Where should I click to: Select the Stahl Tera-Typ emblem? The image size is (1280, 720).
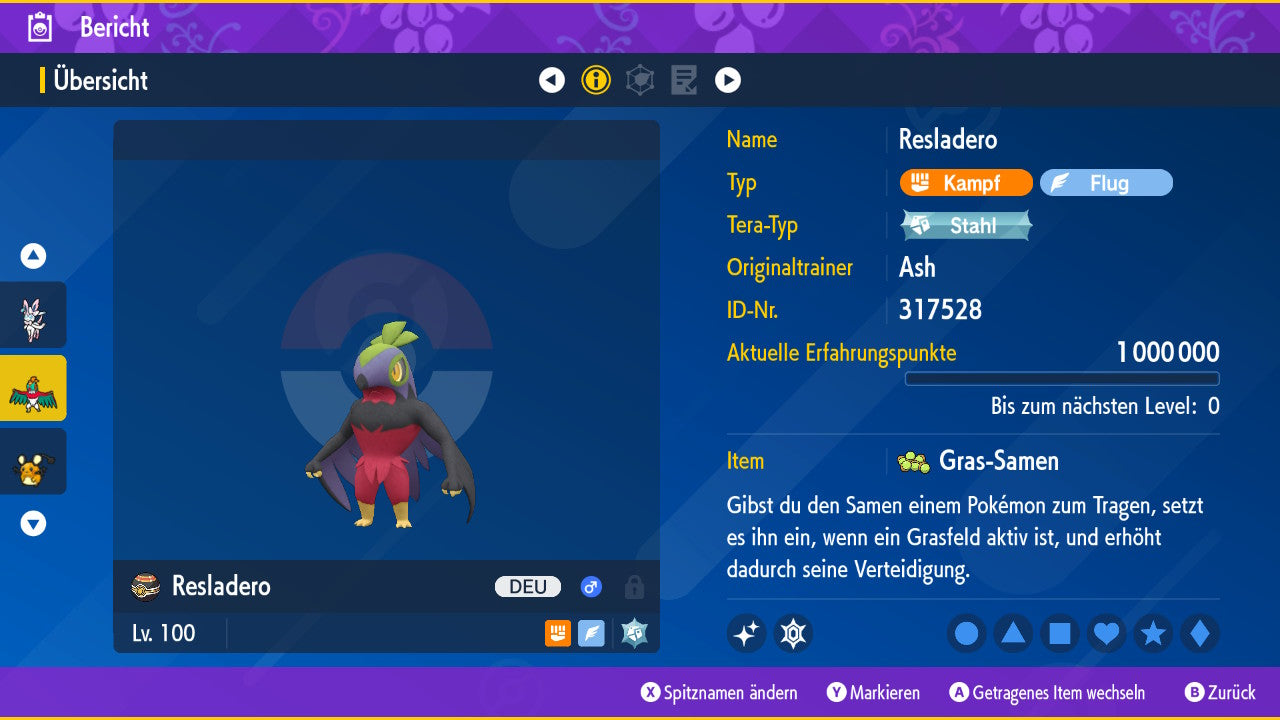tap(965, 225)
